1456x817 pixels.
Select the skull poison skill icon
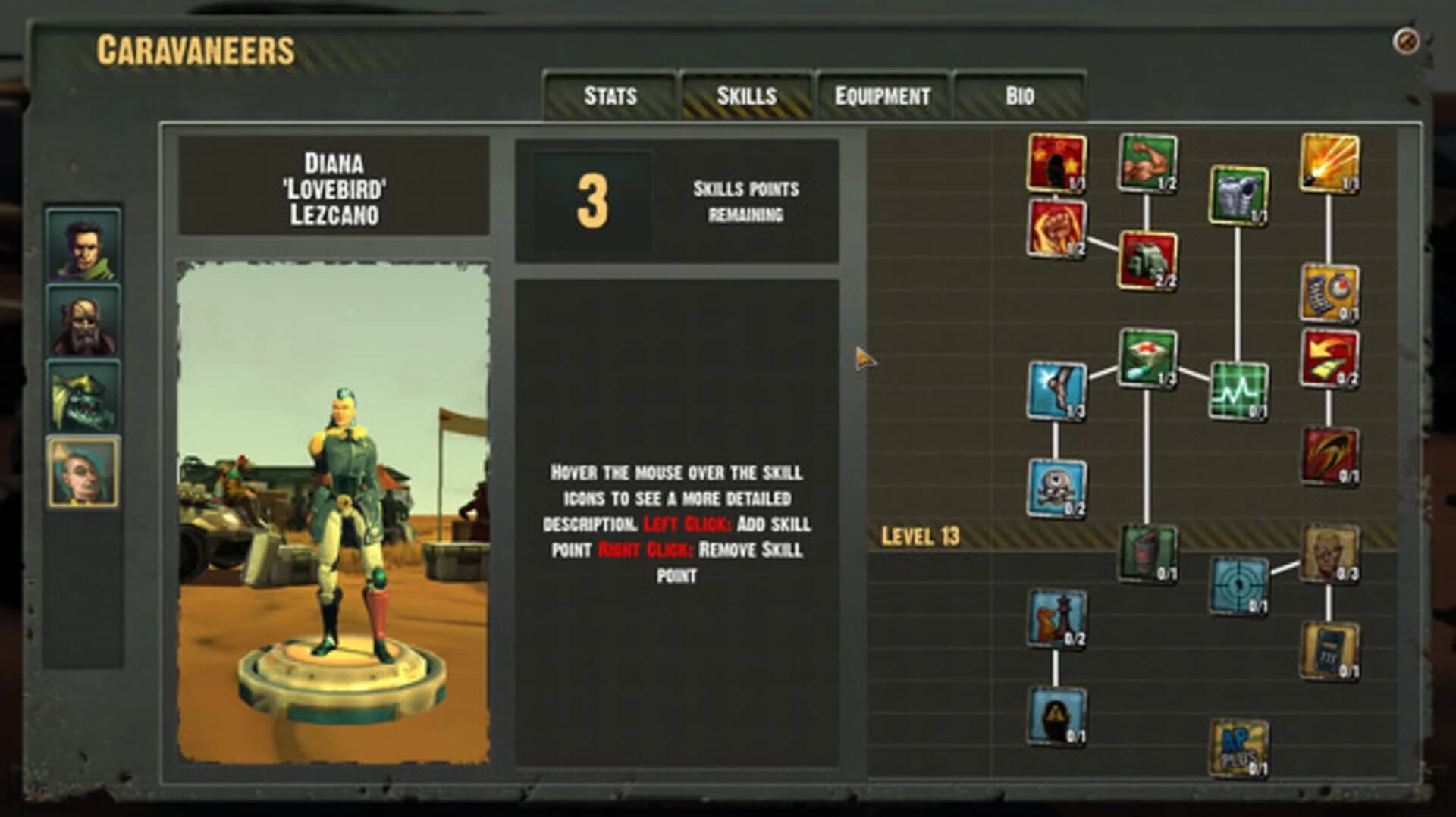tap(1056, 489)
